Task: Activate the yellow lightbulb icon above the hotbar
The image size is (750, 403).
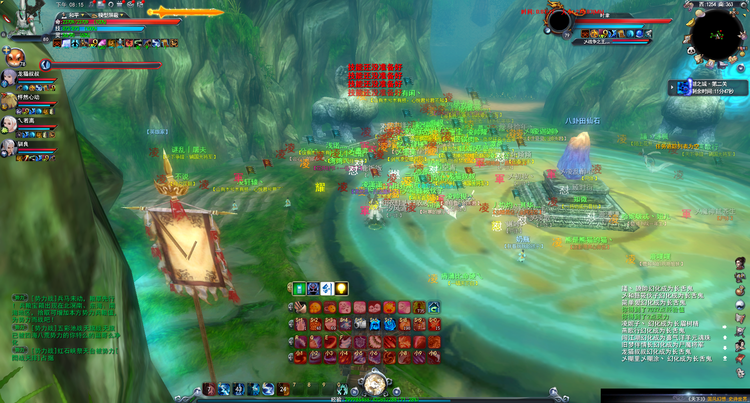Action: tap(340, 289)
